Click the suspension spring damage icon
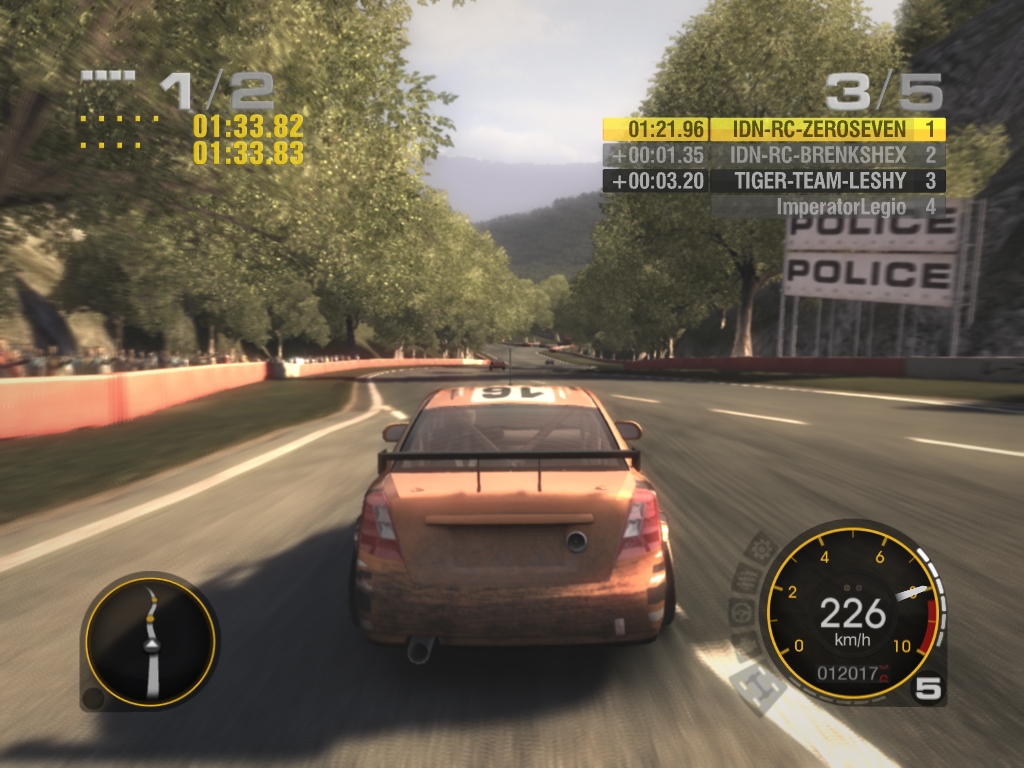Screen dimensions: 1024x768 tap(745, 578)
